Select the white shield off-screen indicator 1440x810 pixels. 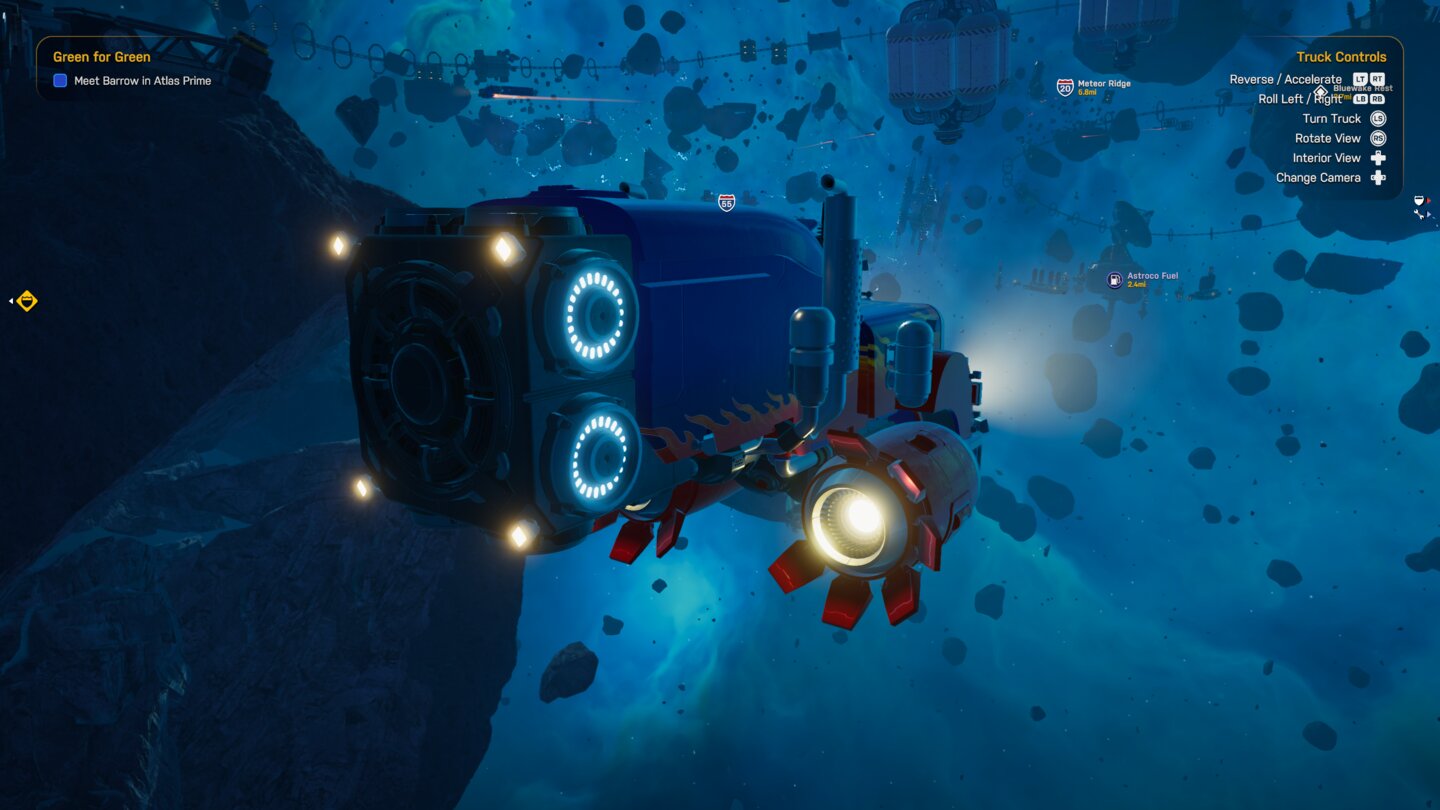[1418, 202]
